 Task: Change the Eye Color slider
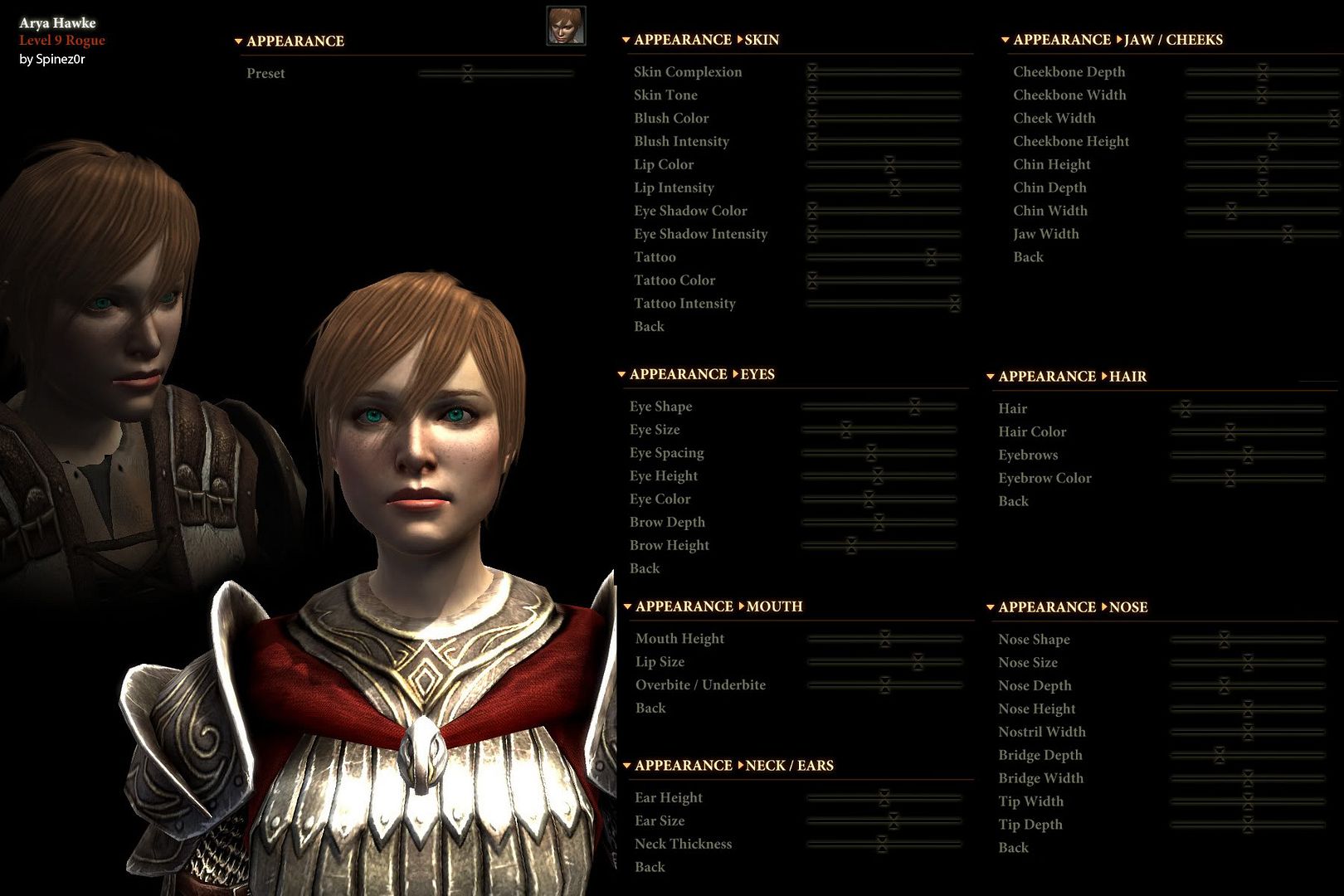[x=869, y=499]
